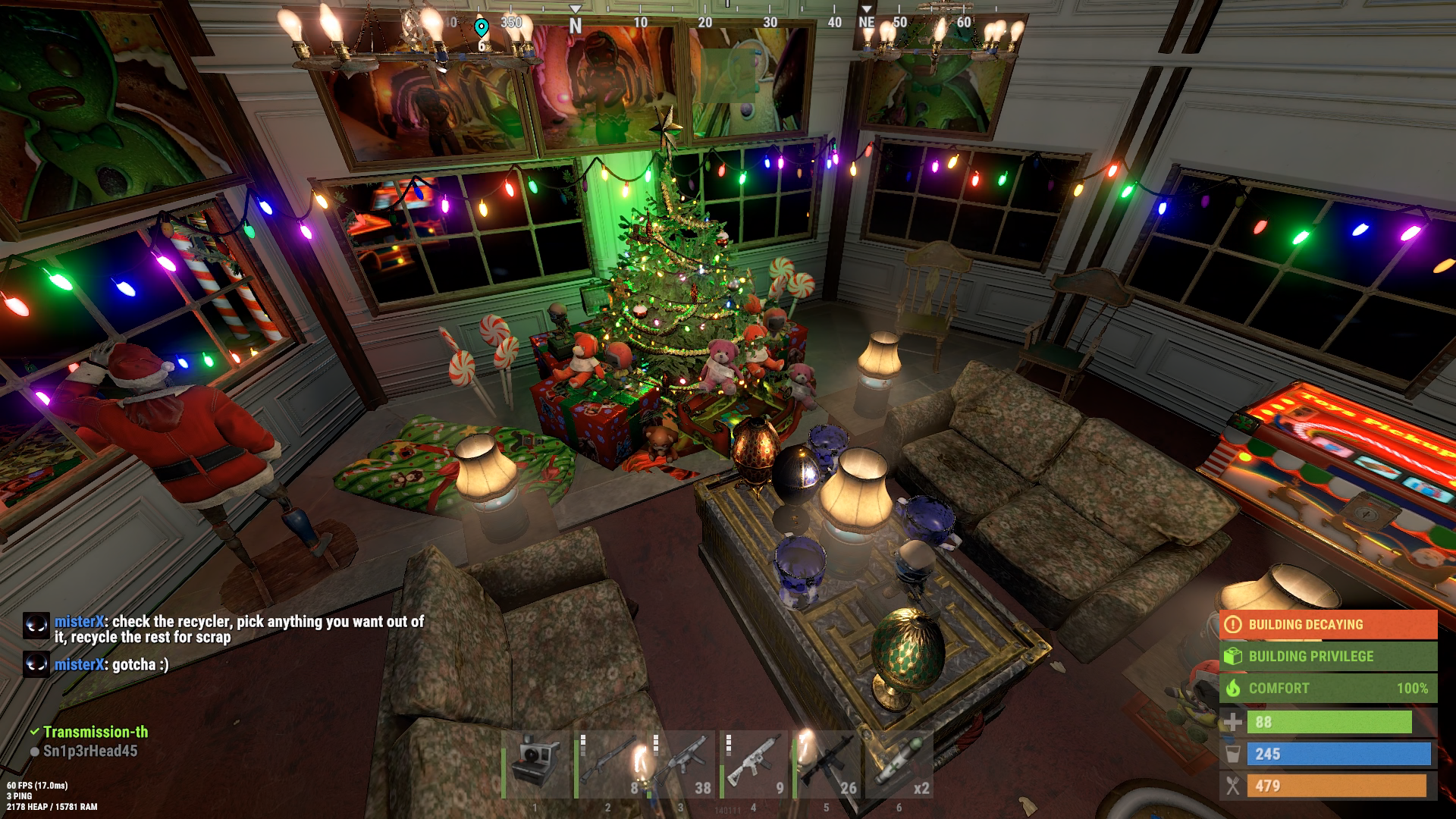Click the Building Privilege status indicator
This screenshot has height=819, width=1456.
click(x=1328, y=657)
